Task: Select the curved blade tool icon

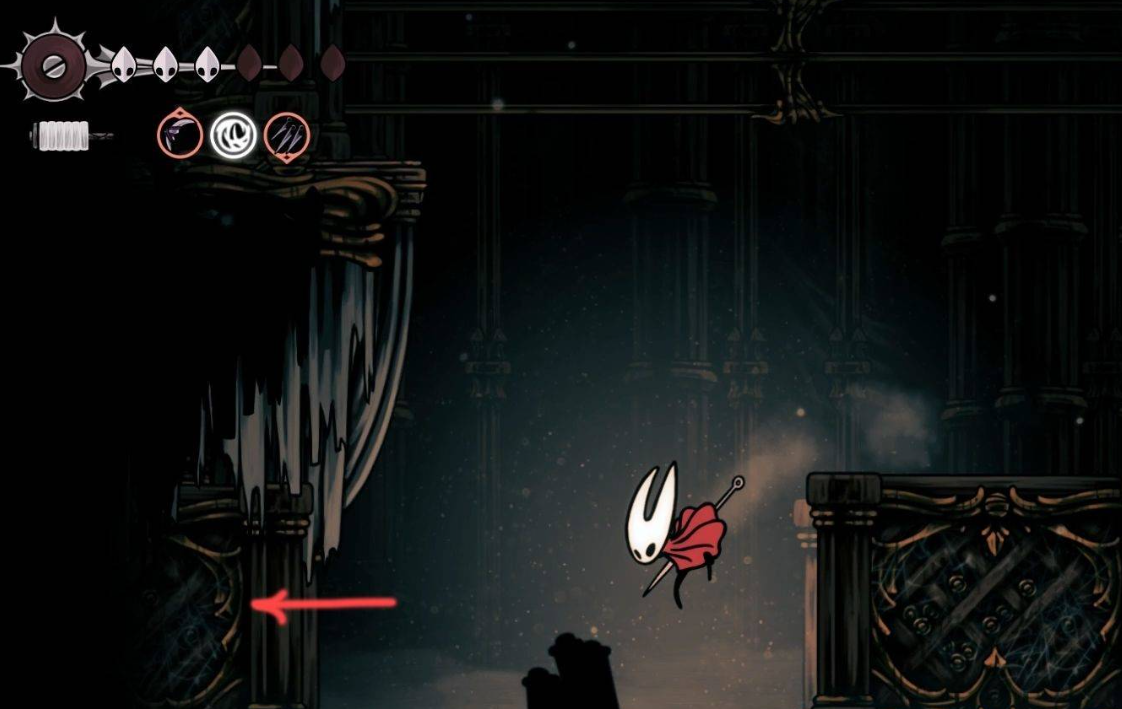Action: (x=180, y=135)
